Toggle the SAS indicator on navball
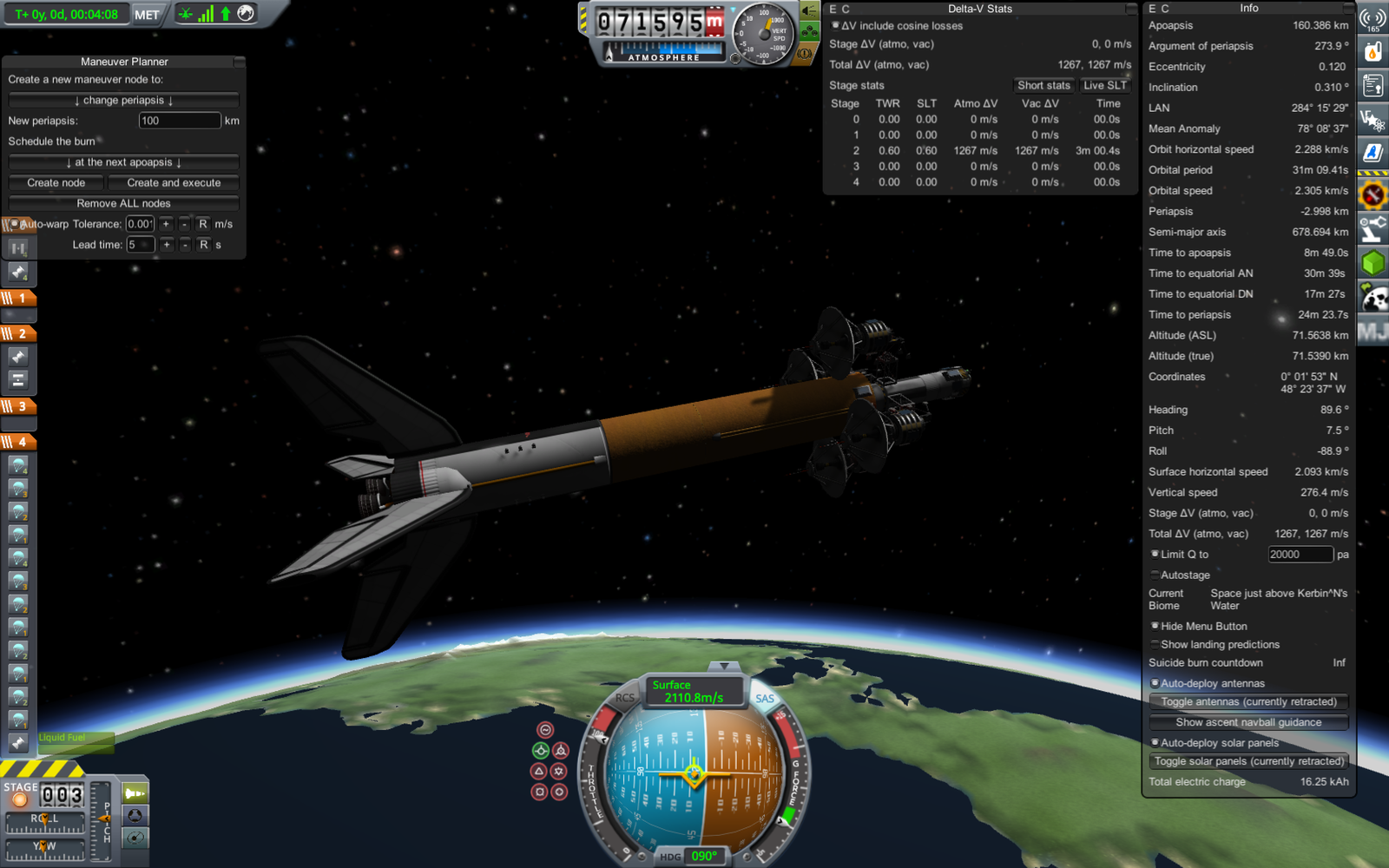This screenshot has width=1389, height=868. point(764,699)
